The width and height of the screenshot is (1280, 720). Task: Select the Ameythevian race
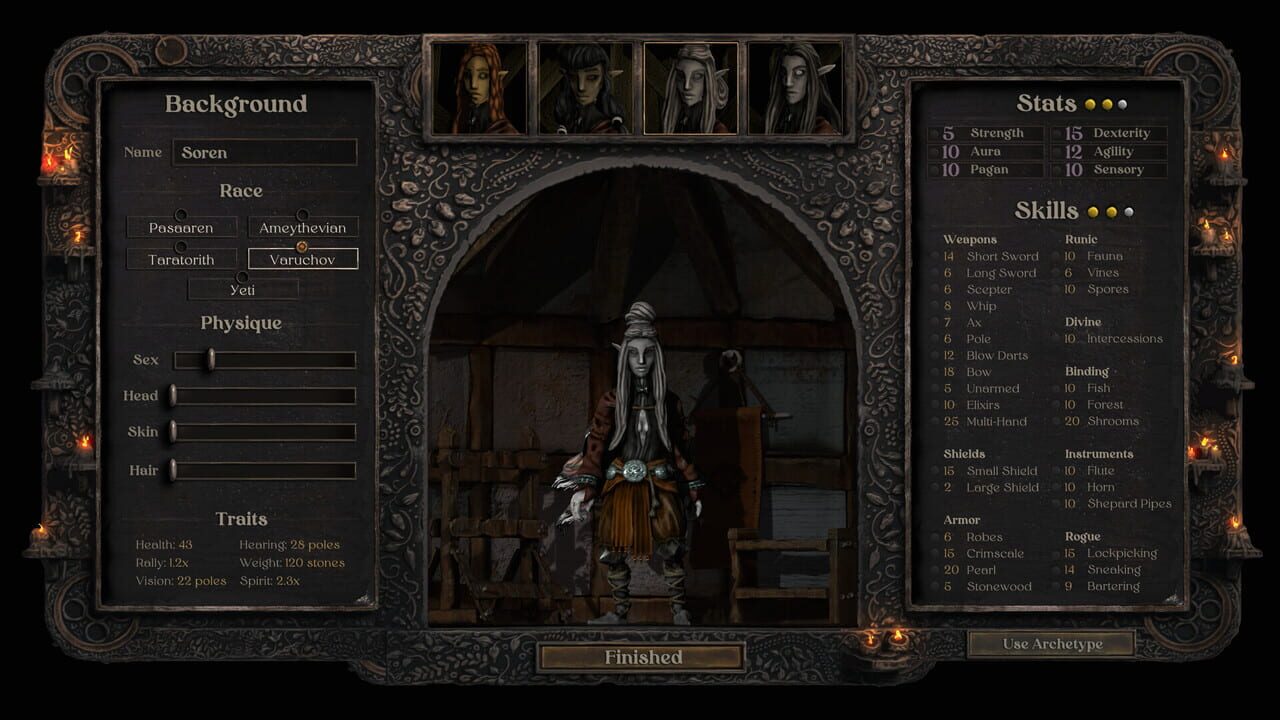tap(302, 227)
